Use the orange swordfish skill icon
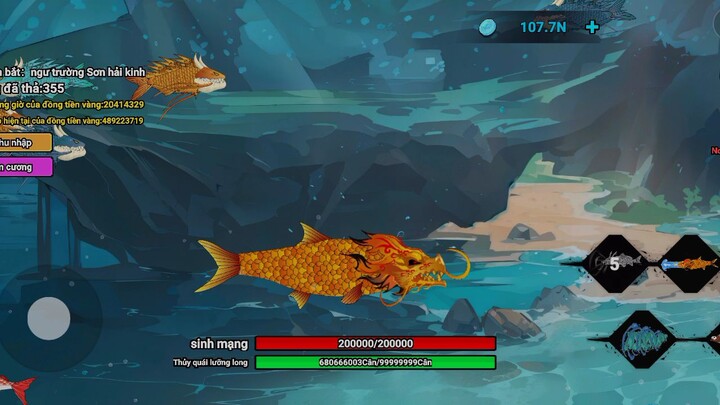Screen dimensions: 720x405 pos(691,264)
